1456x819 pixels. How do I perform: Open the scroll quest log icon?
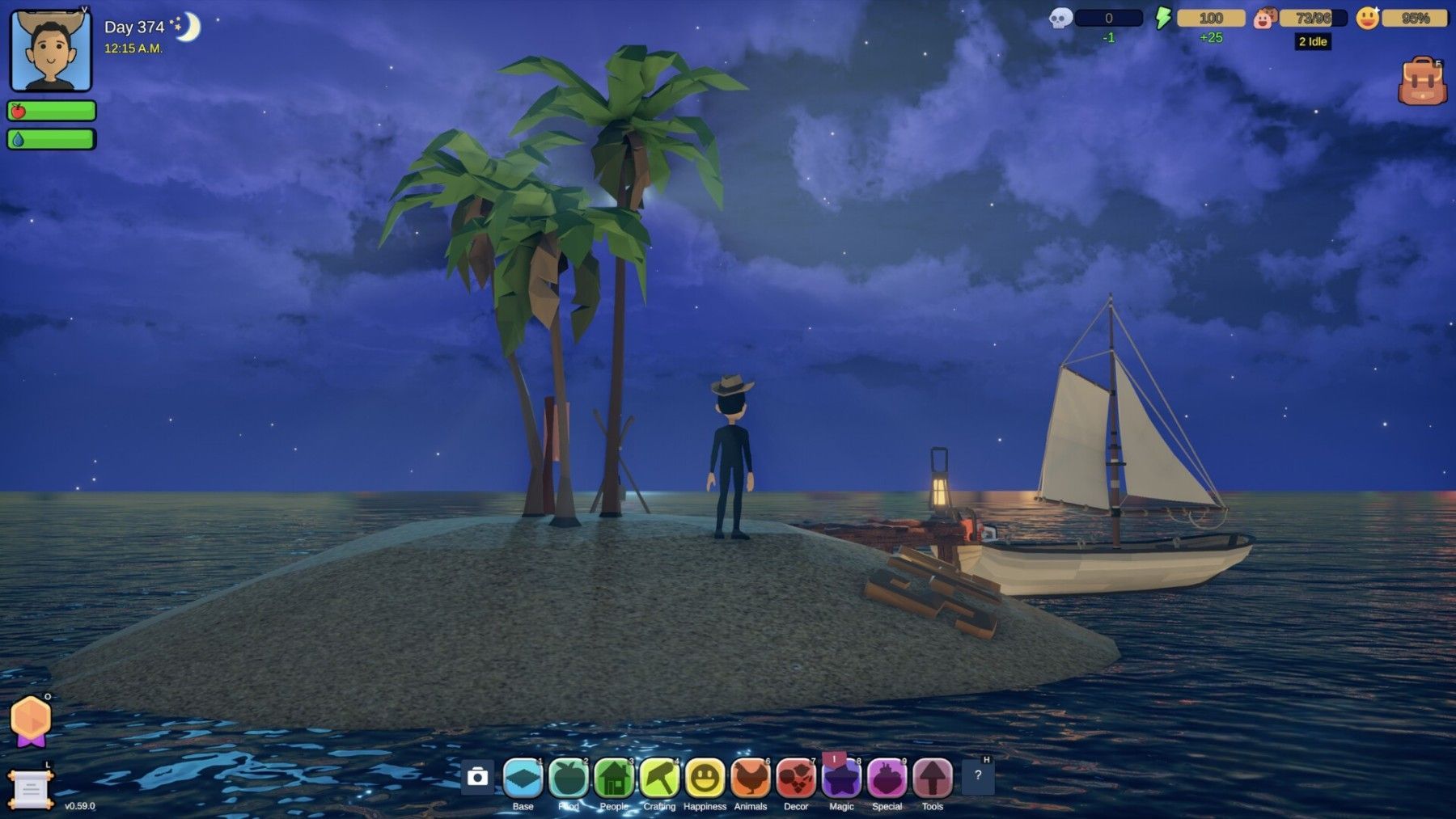31,789
